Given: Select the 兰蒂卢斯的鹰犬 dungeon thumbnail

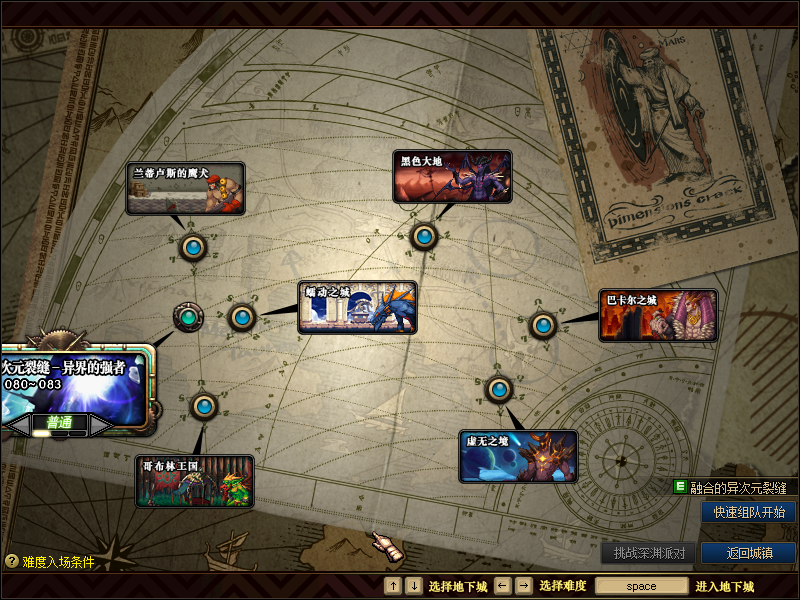Looking at the screenshot, I should click(x=185, y=188).
